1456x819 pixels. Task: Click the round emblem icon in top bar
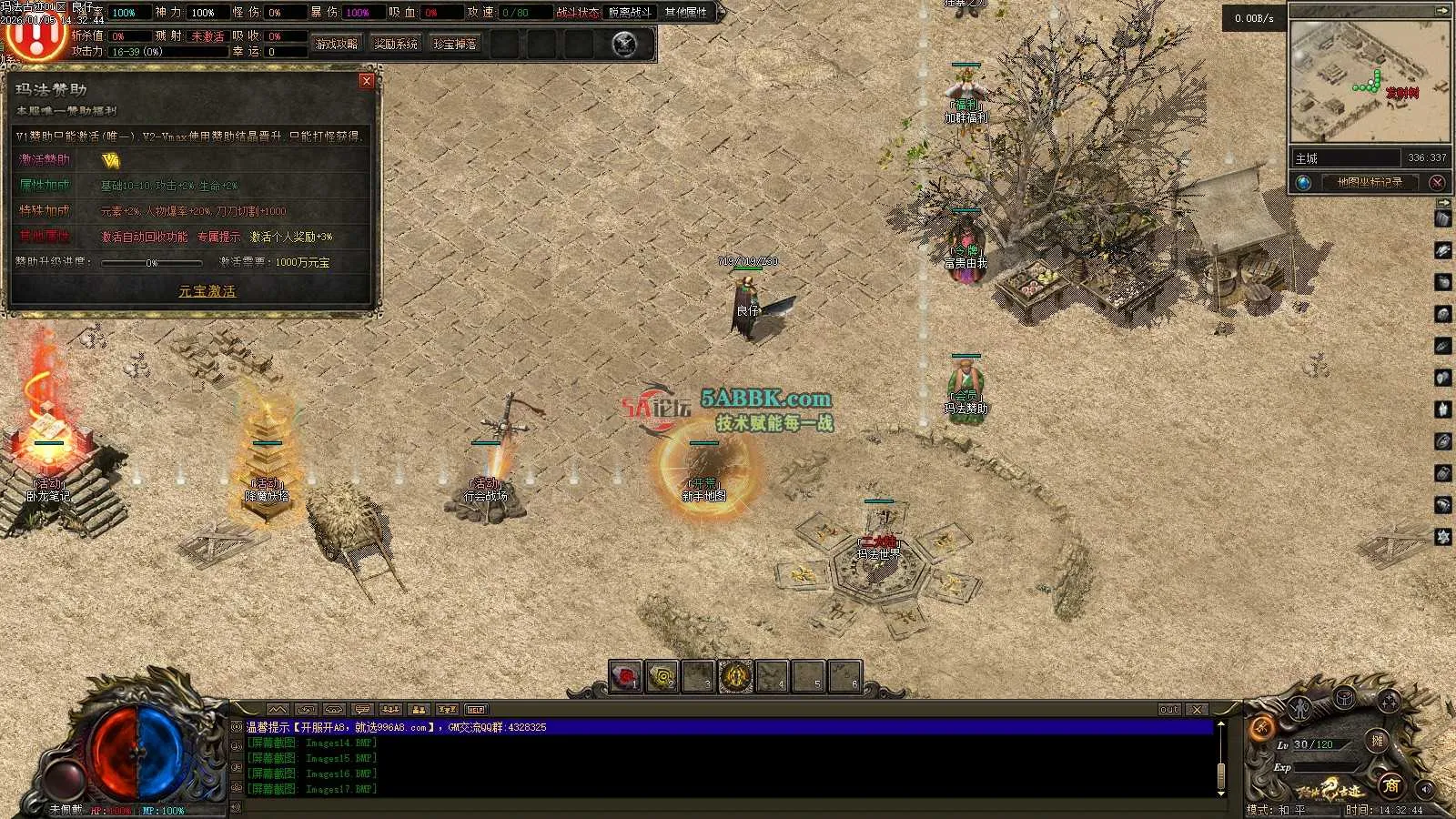[624, 44]
